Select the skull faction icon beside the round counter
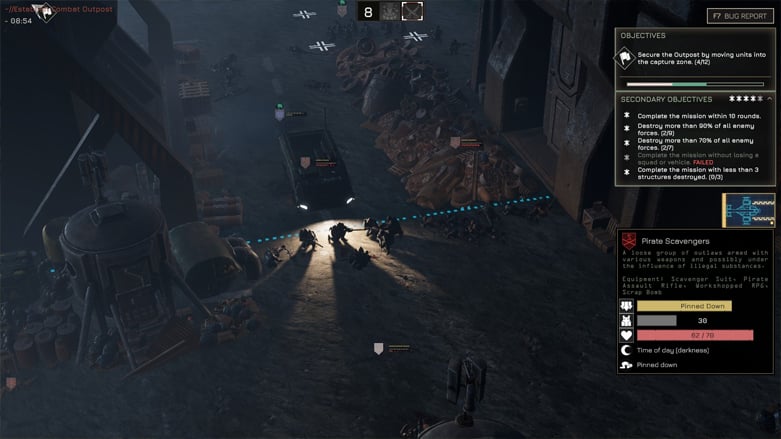 coord(390,12)
